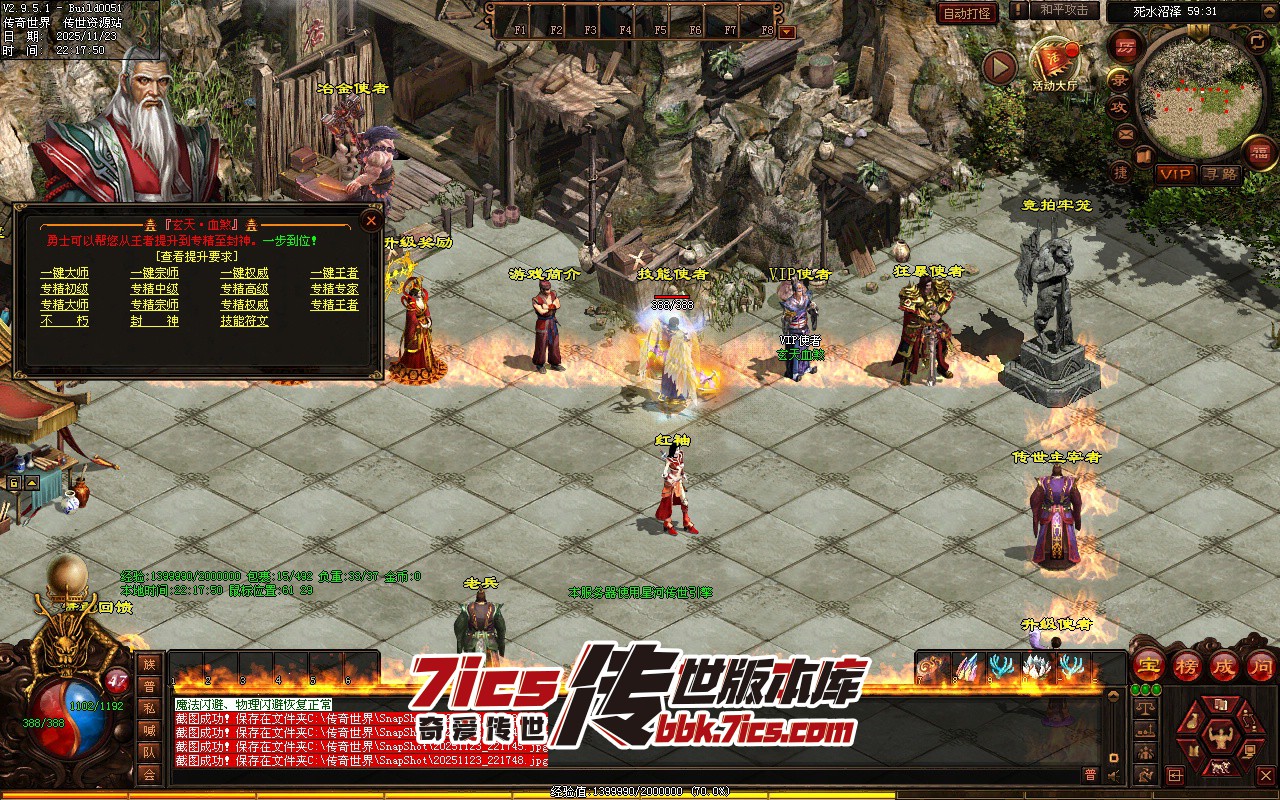Image resolution: width=1280 pixels, height=800 pixels.
Task: Use the white lotus skill slot
Action: tap(1035, 667)
